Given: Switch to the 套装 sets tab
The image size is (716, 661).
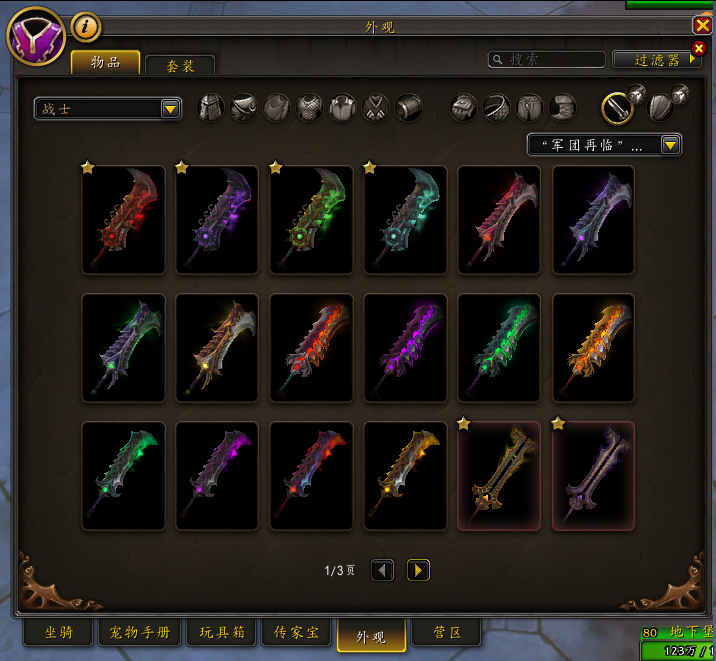Looking at the screenshot, I should (x=180, y=65).
